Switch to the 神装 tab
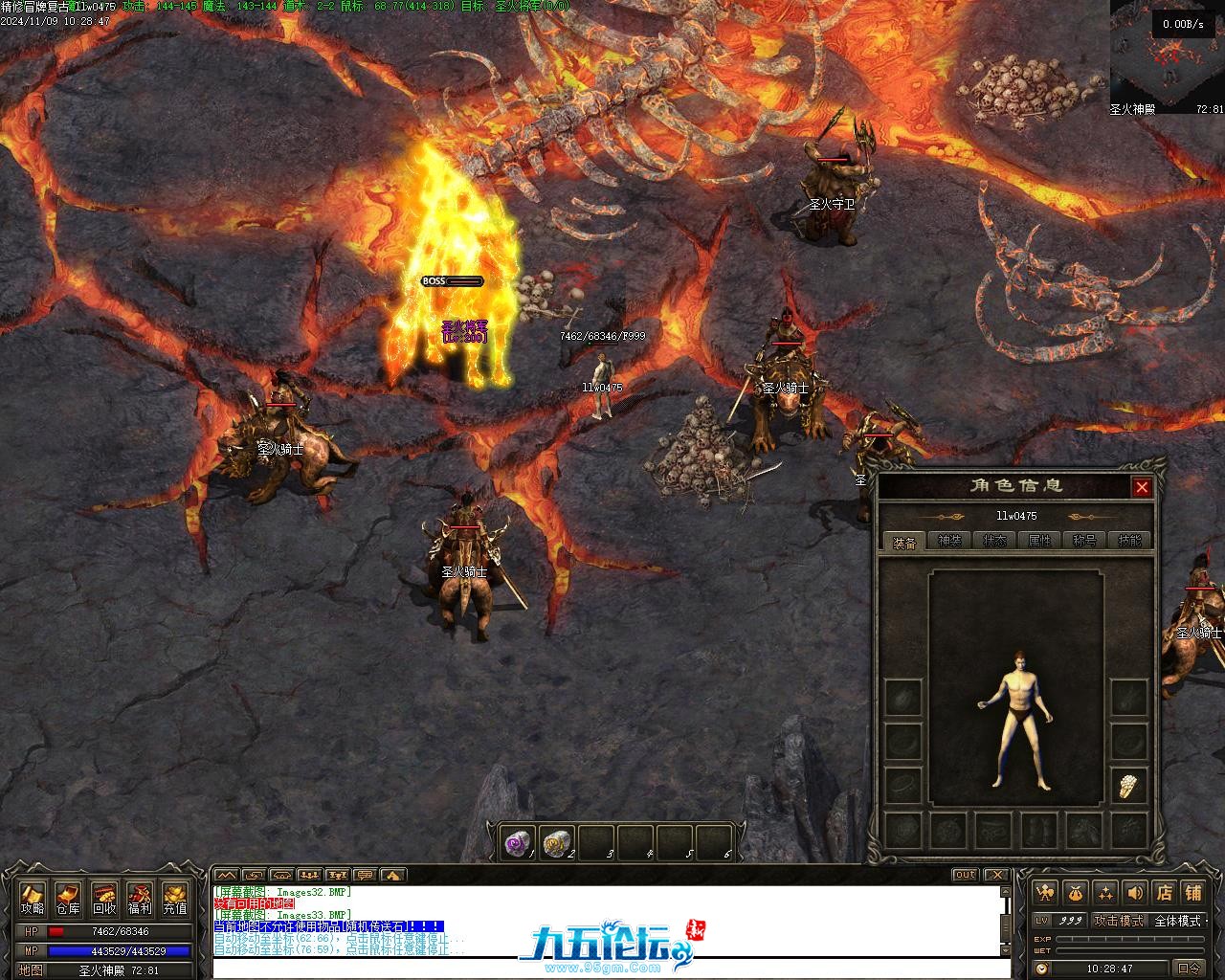 [x=949, y=541]
